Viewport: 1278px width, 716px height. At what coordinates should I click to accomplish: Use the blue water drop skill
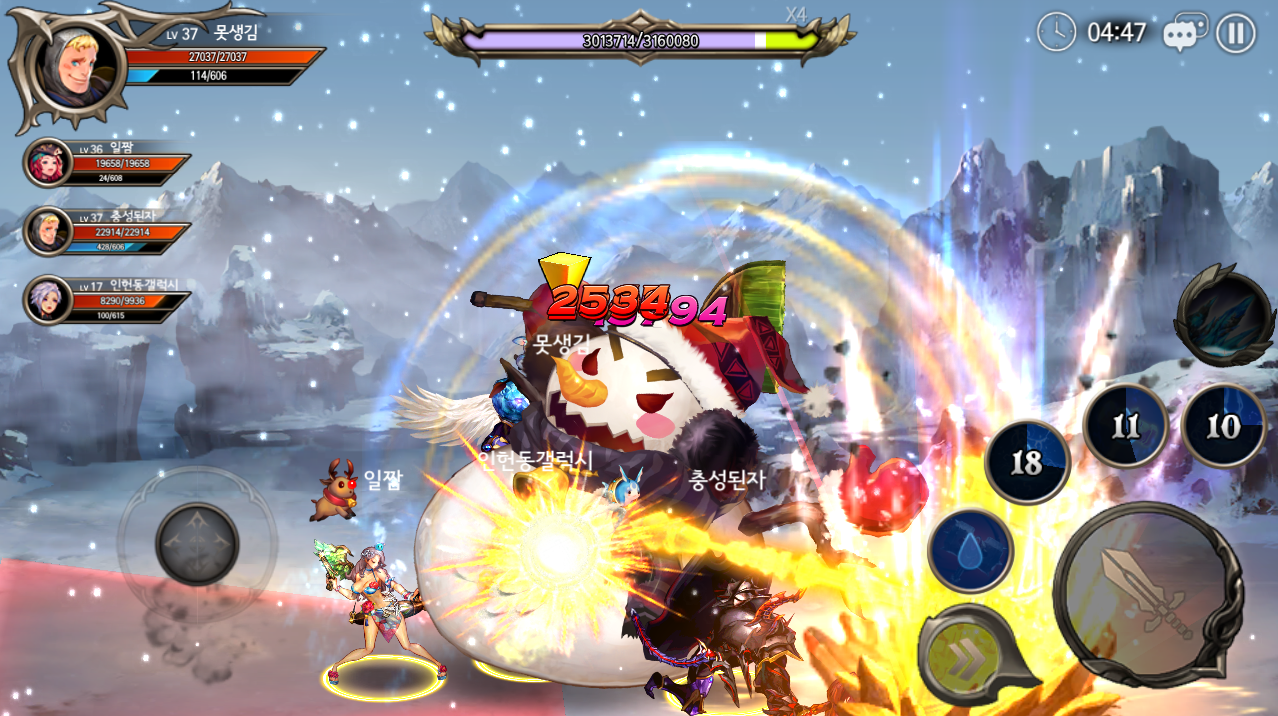click(969, 551)
